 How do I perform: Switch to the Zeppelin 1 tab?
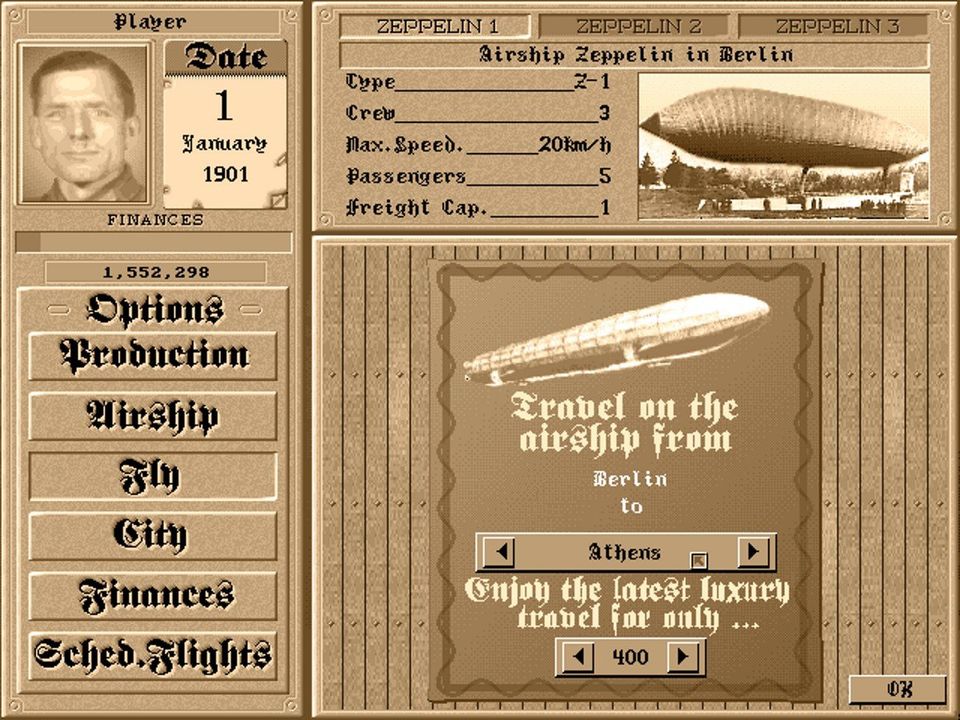(435, 27)
